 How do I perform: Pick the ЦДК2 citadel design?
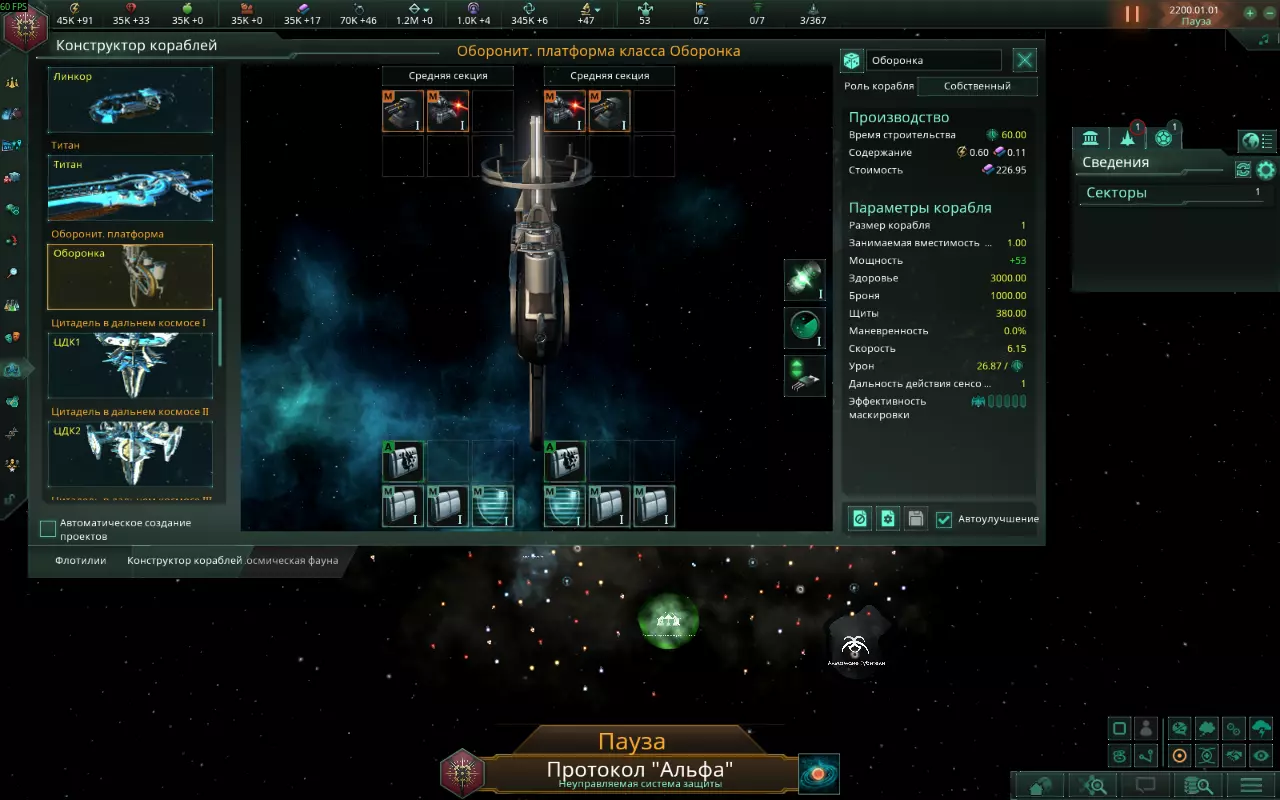click(130, 453)
